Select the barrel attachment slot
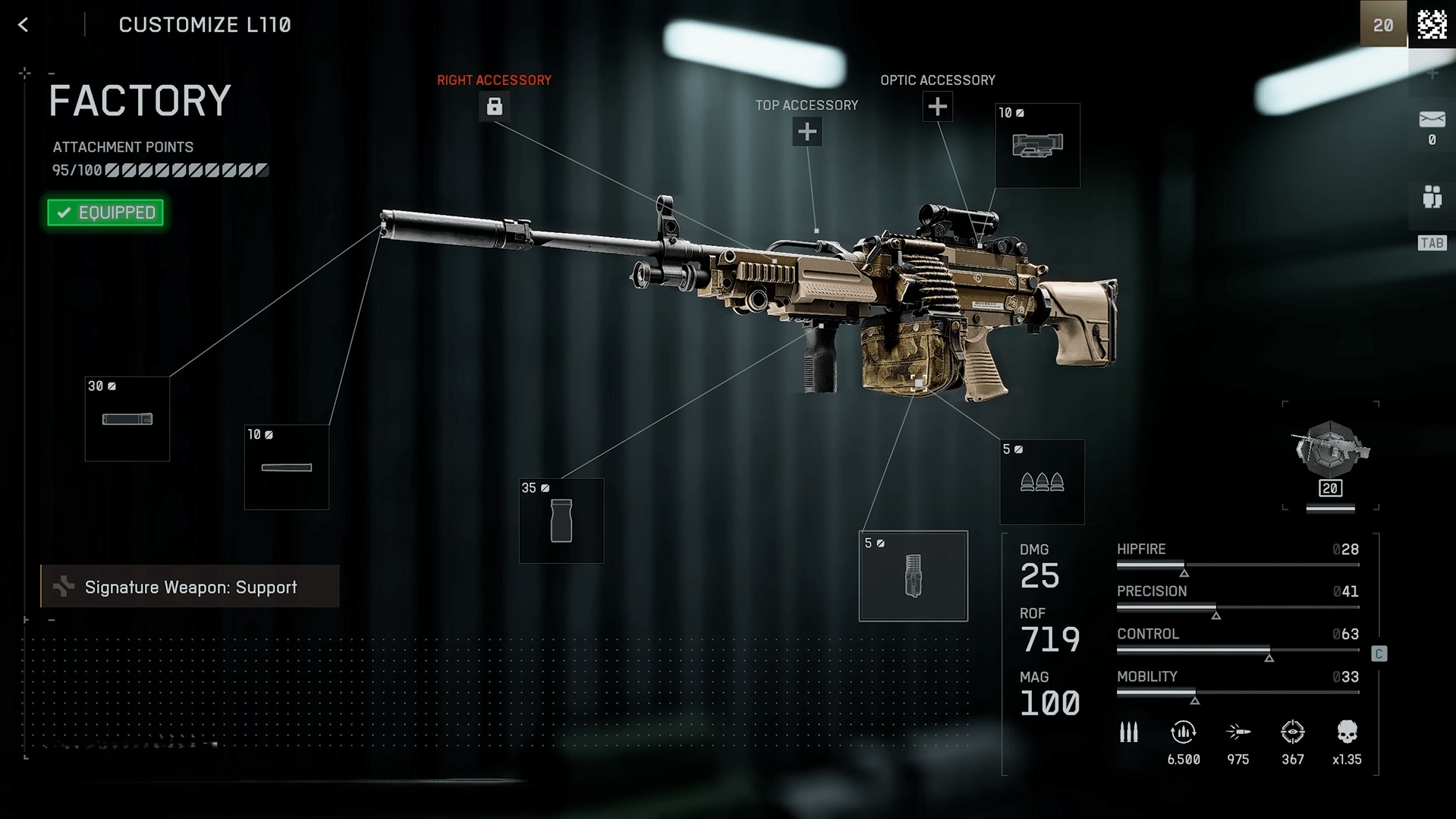 point(287,468)
